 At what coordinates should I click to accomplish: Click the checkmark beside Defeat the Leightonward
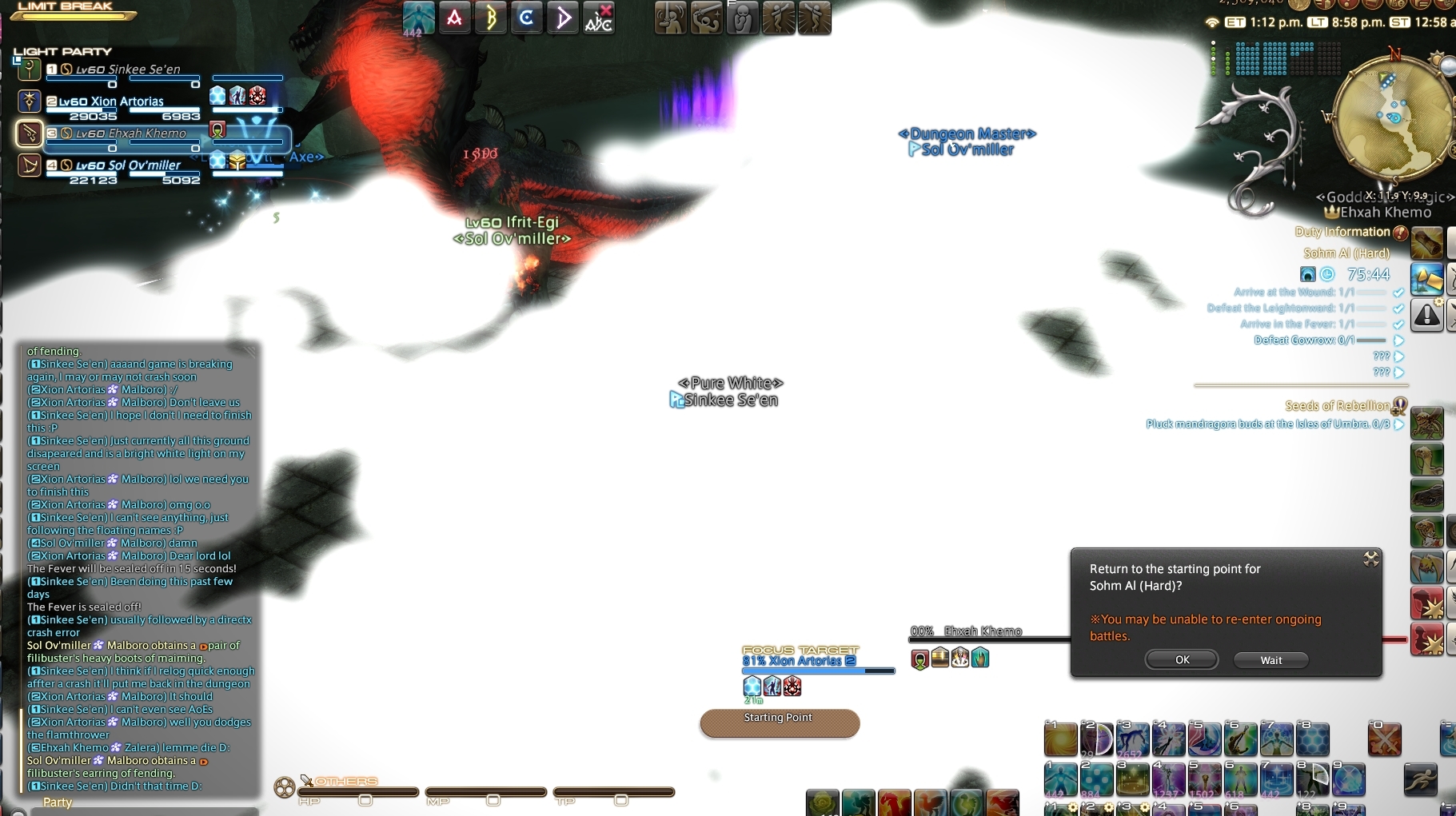coord(1398,309)
